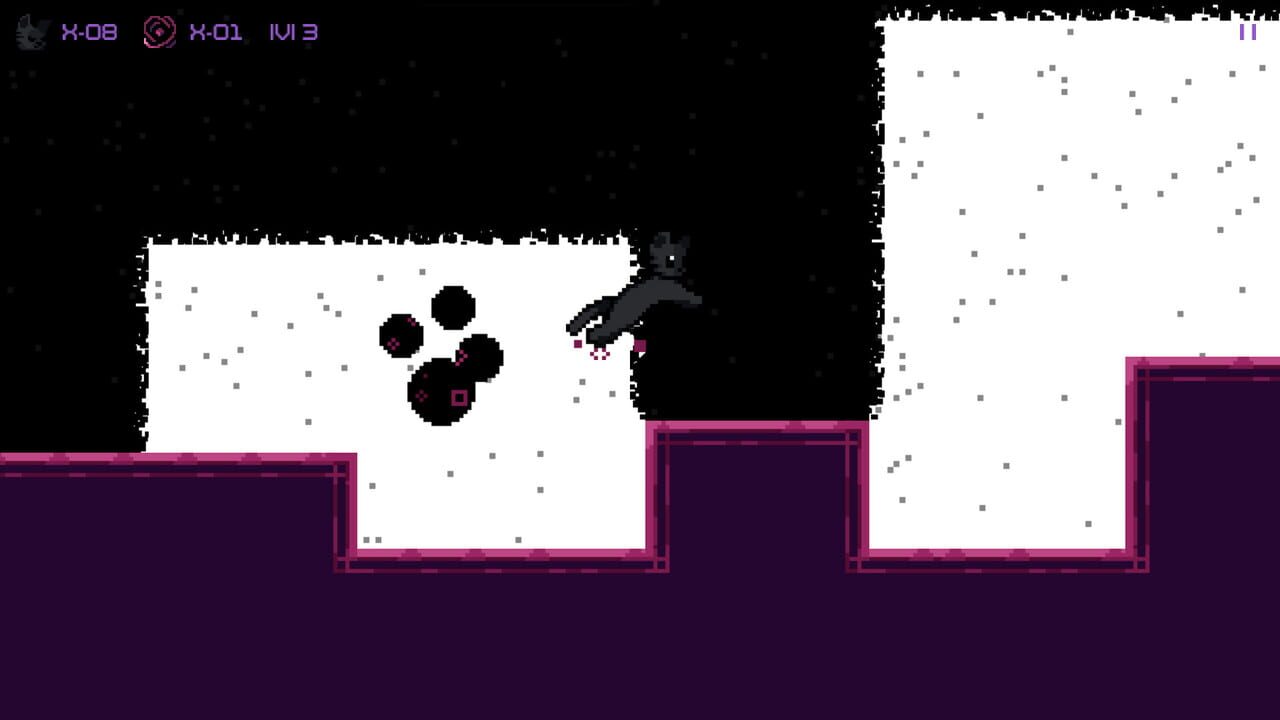This screenshot has width=1280, height=720.
Task: Click the cat head lives icon
Action: (x=30, y=29)
